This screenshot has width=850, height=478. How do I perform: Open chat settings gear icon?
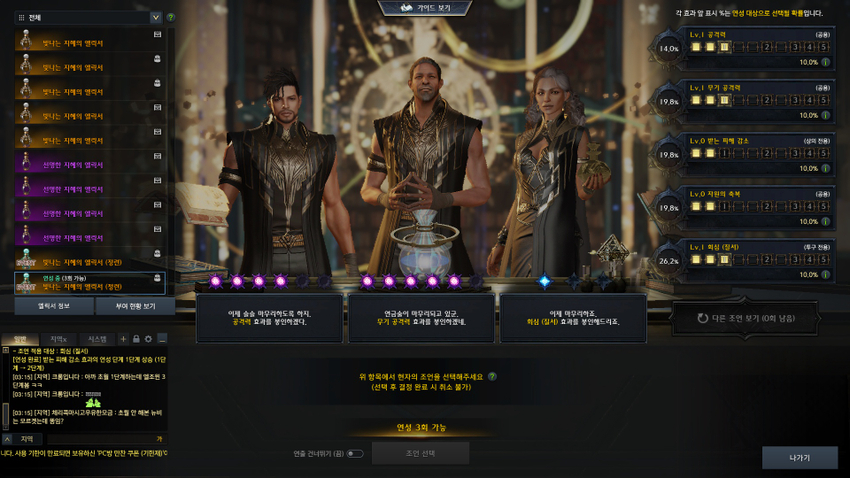[148, 339]
